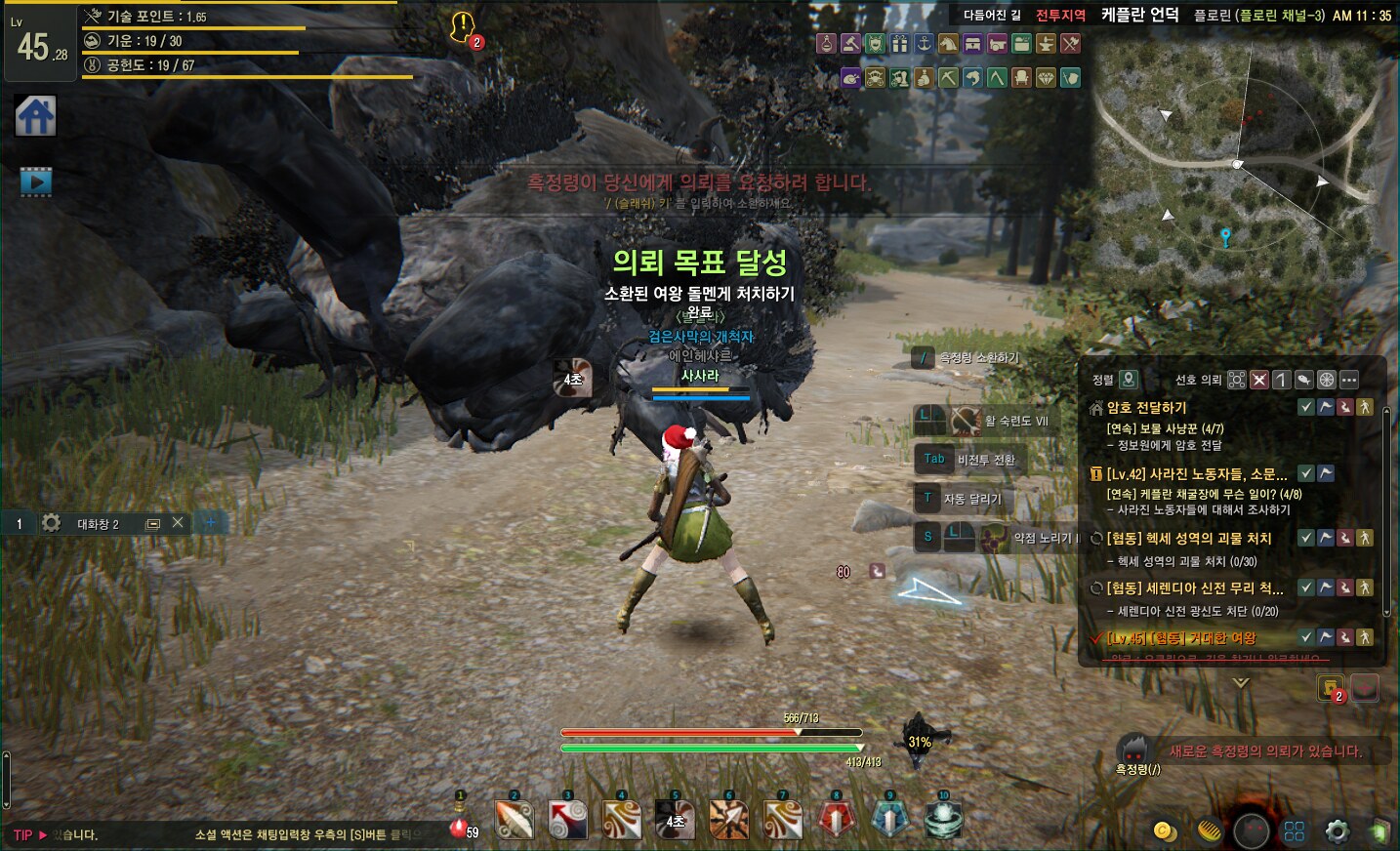Expand the quest list with the down chevron
The image size is (1400, 851).
1241,683
